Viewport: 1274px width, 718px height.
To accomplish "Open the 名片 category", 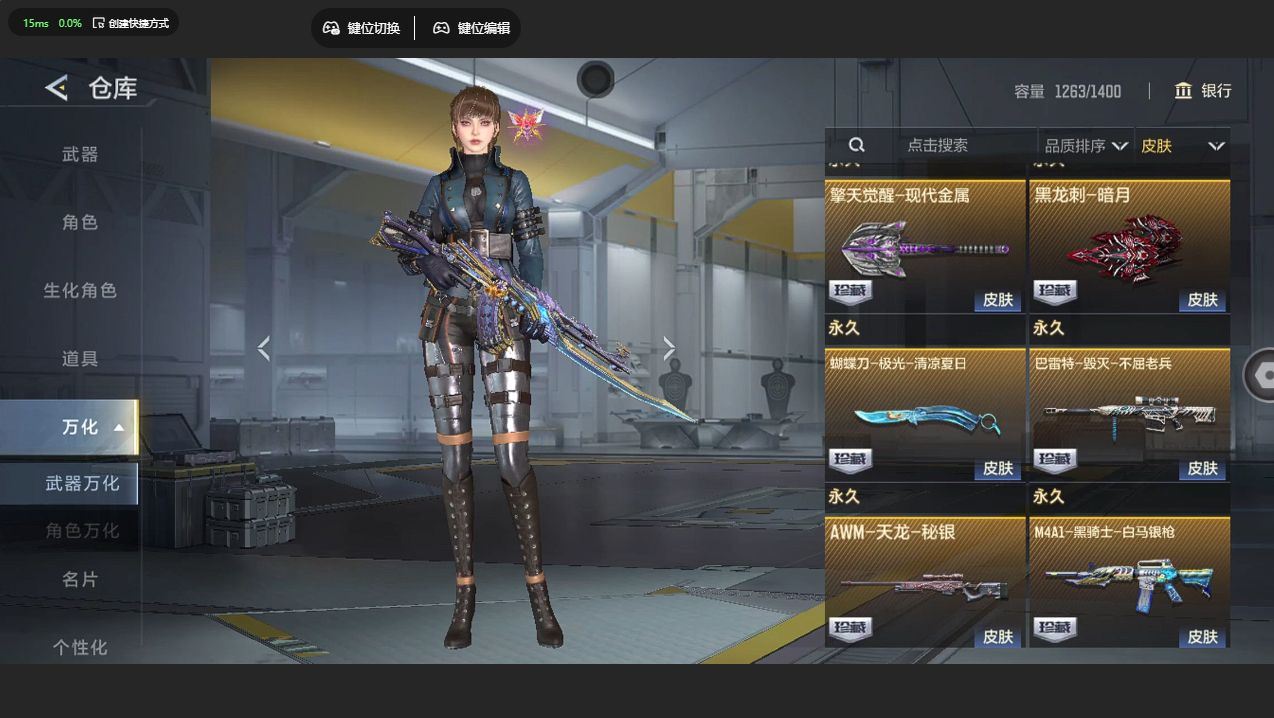I will coord(80,579).
